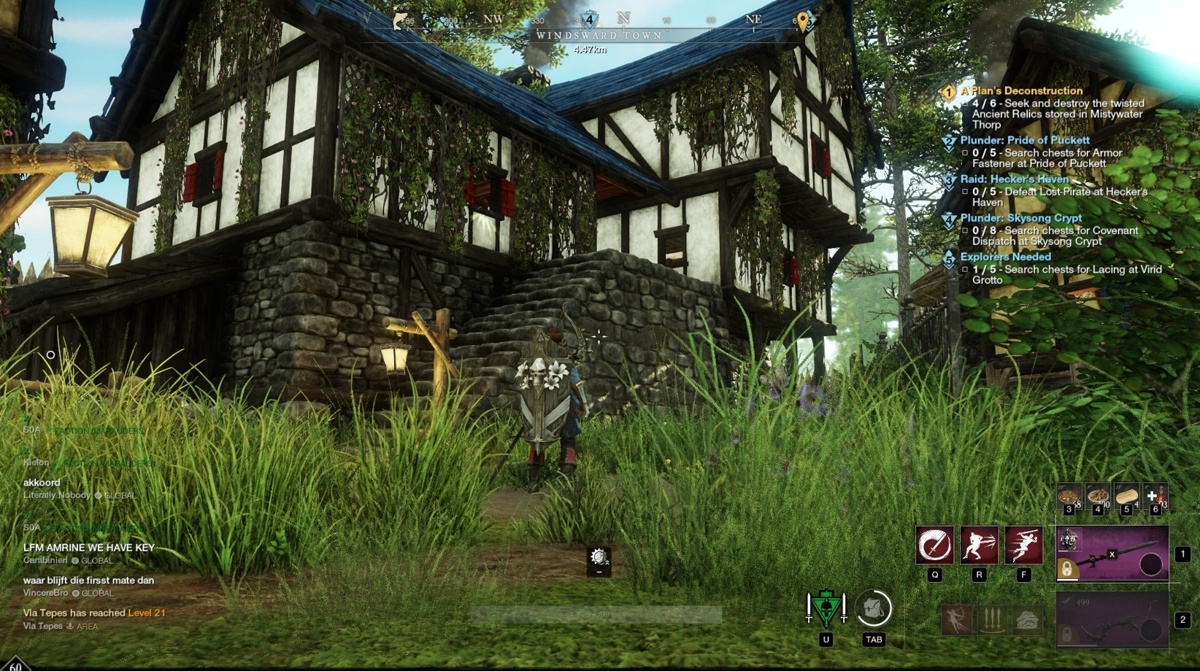The height and width of the screenshot is (671, 1200).
Task: Use the food dish in quick slot 4
Action: tap(1097, 496)
